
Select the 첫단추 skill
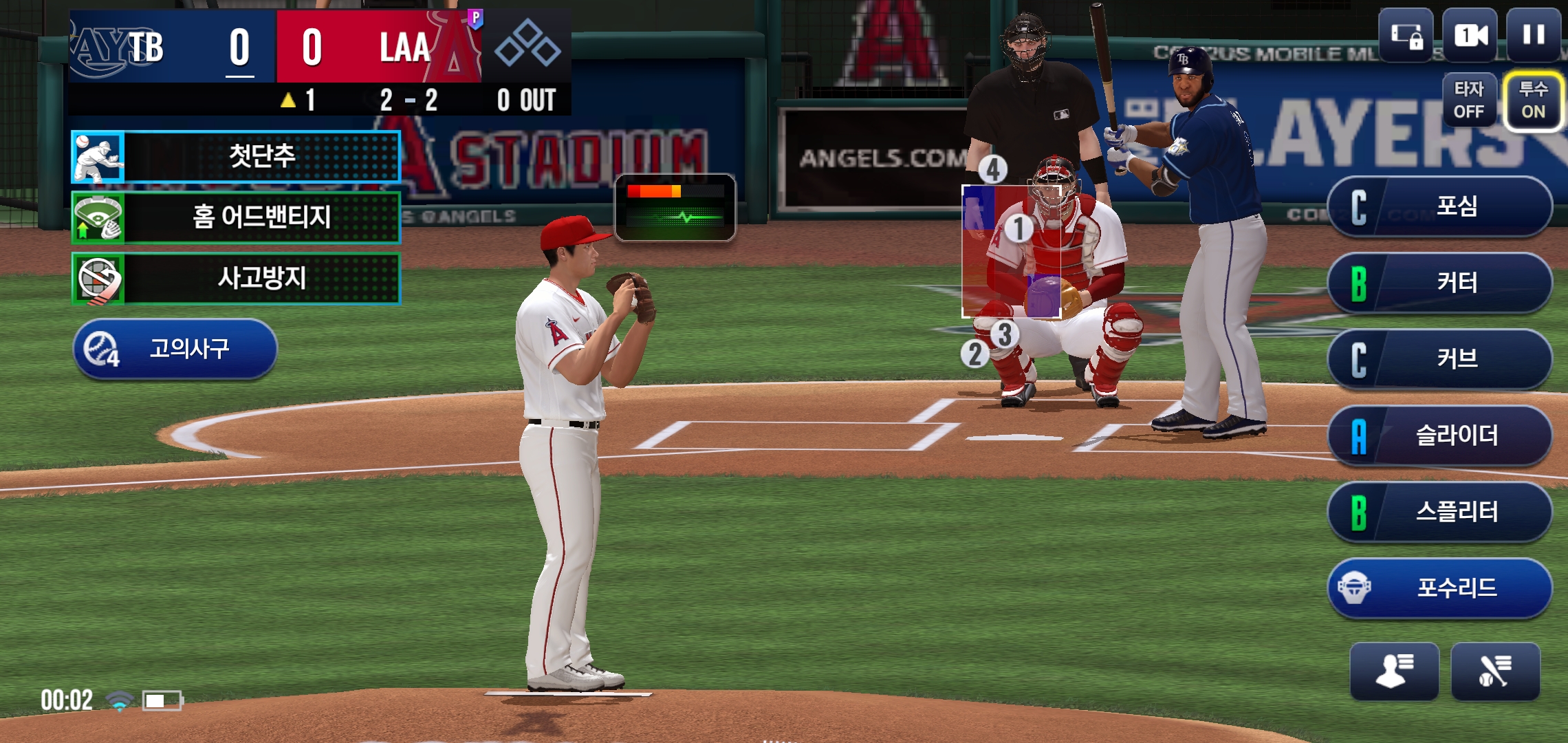coord(236,156)
